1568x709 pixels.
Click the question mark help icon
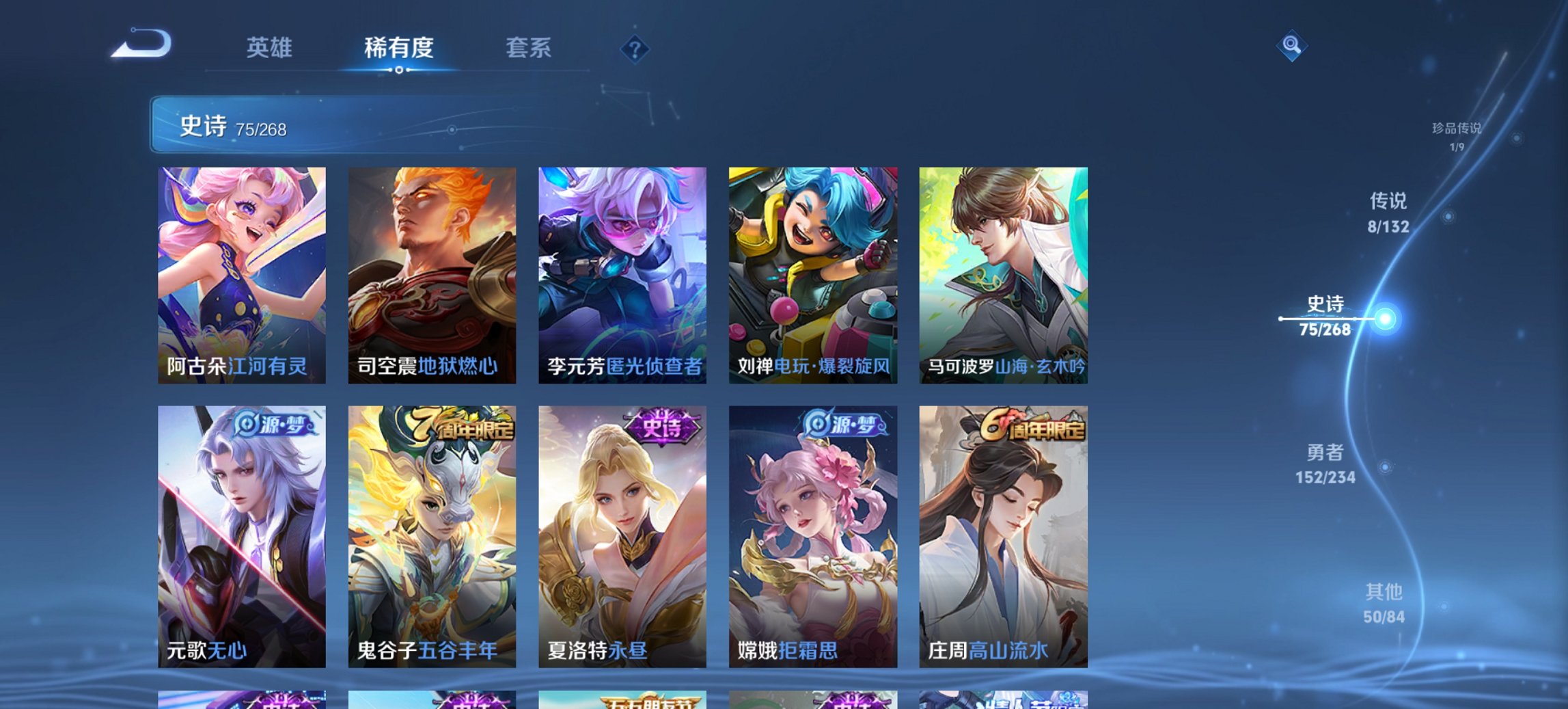tap(635, 49)
